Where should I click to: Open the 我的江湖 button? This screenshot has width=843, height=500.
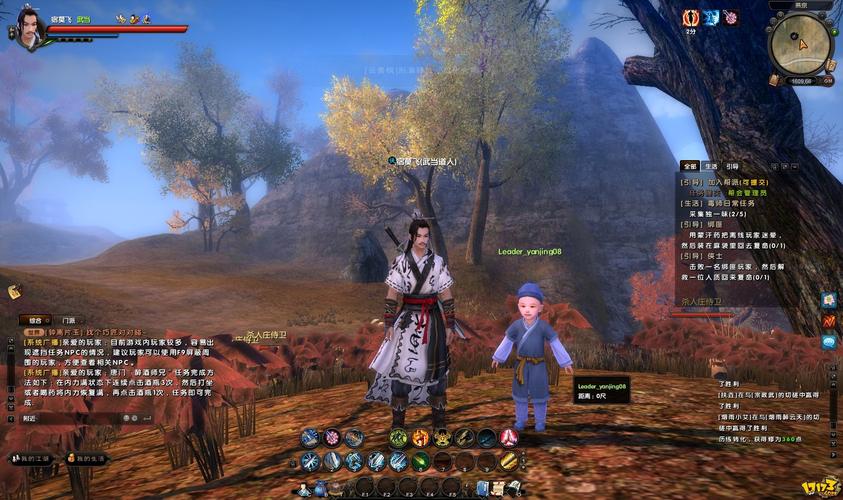[30, 458]
